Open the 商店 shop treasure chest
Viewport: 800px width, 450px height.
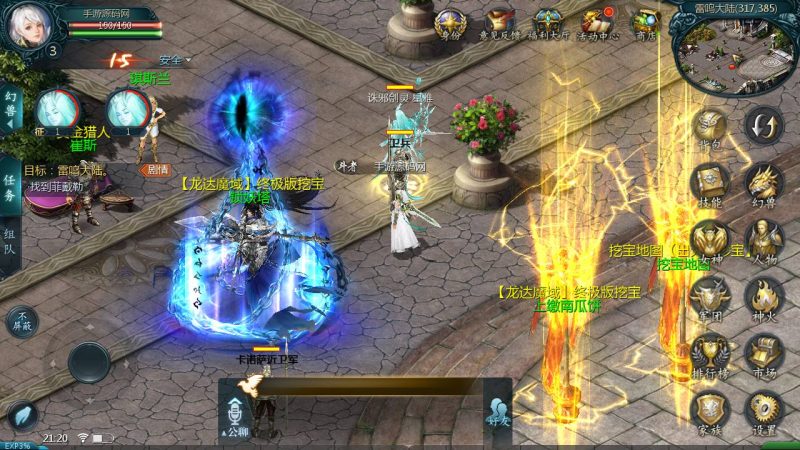[649, 22]
